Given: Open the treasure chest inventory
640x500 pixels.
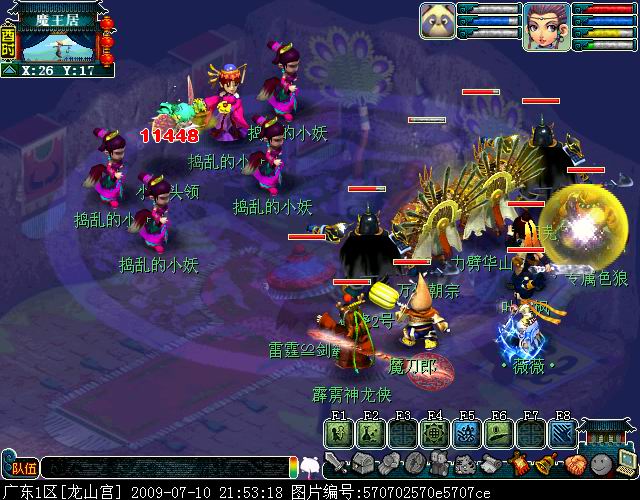Looking at the screenshot, I should 360,464.
